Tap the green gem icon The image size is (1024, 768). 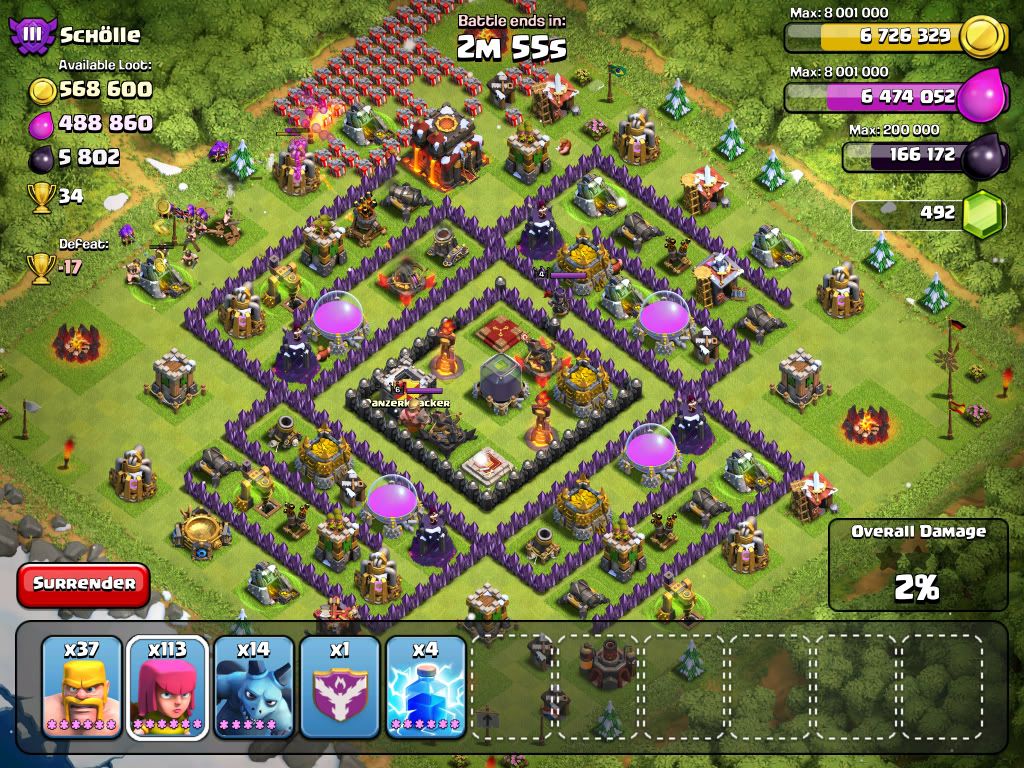[x=984, y=213]
